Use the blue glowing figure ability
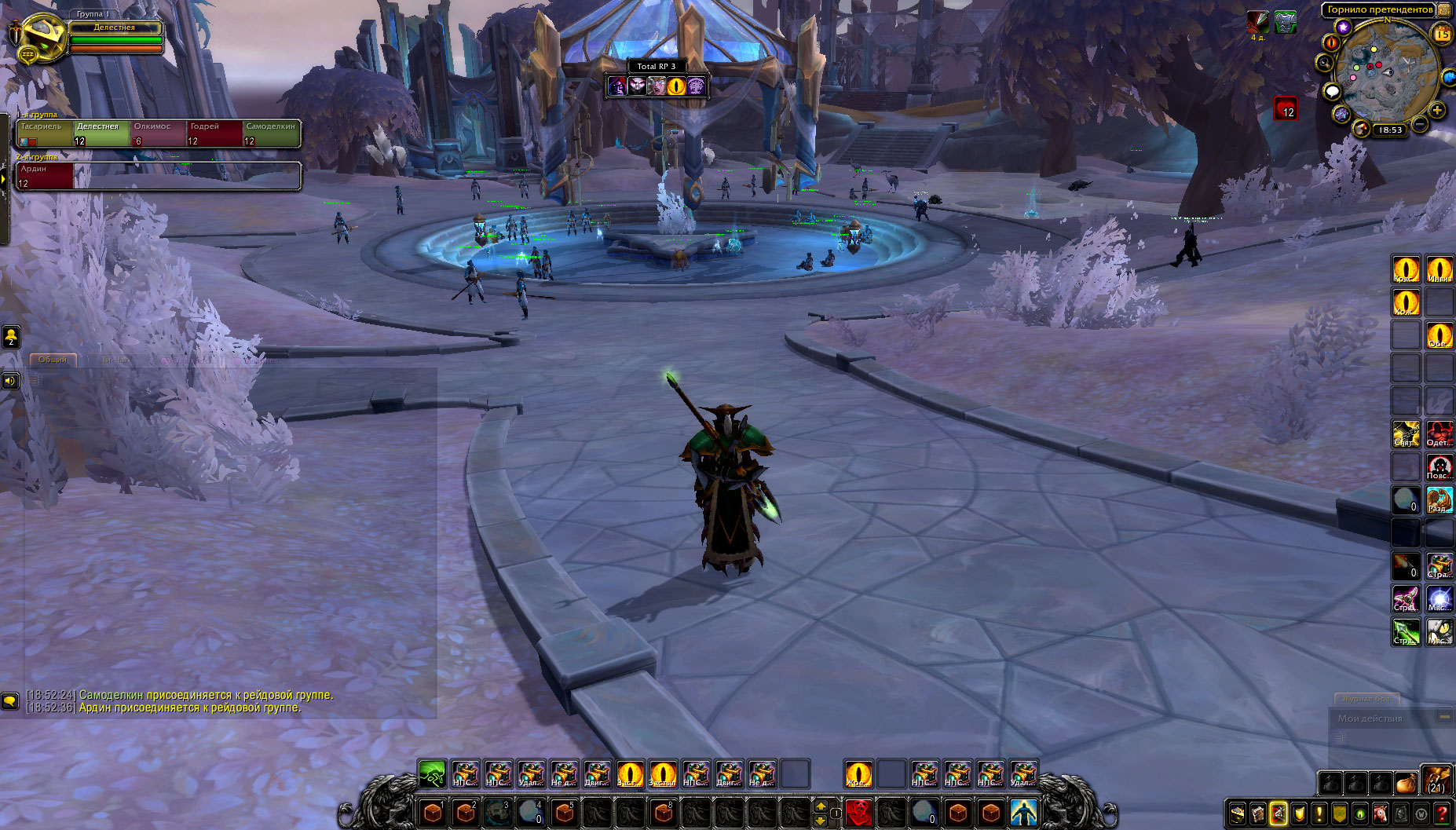Screen dimensions: 1456x830 pos(1023,811)
